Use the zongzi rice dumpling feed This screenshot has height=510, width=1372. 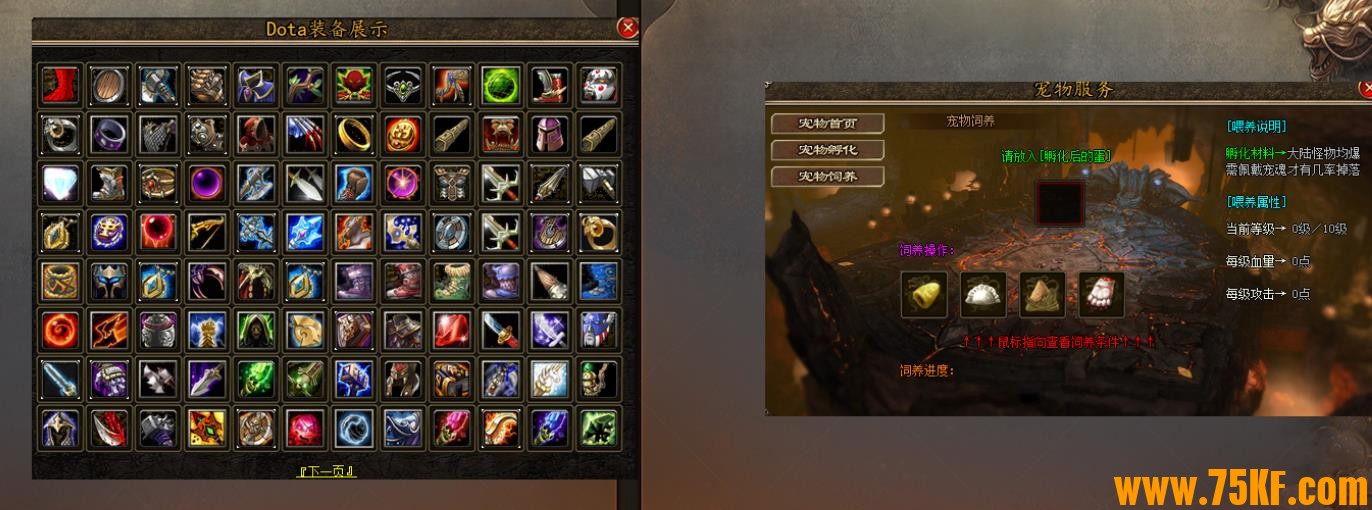[1042, 294]
